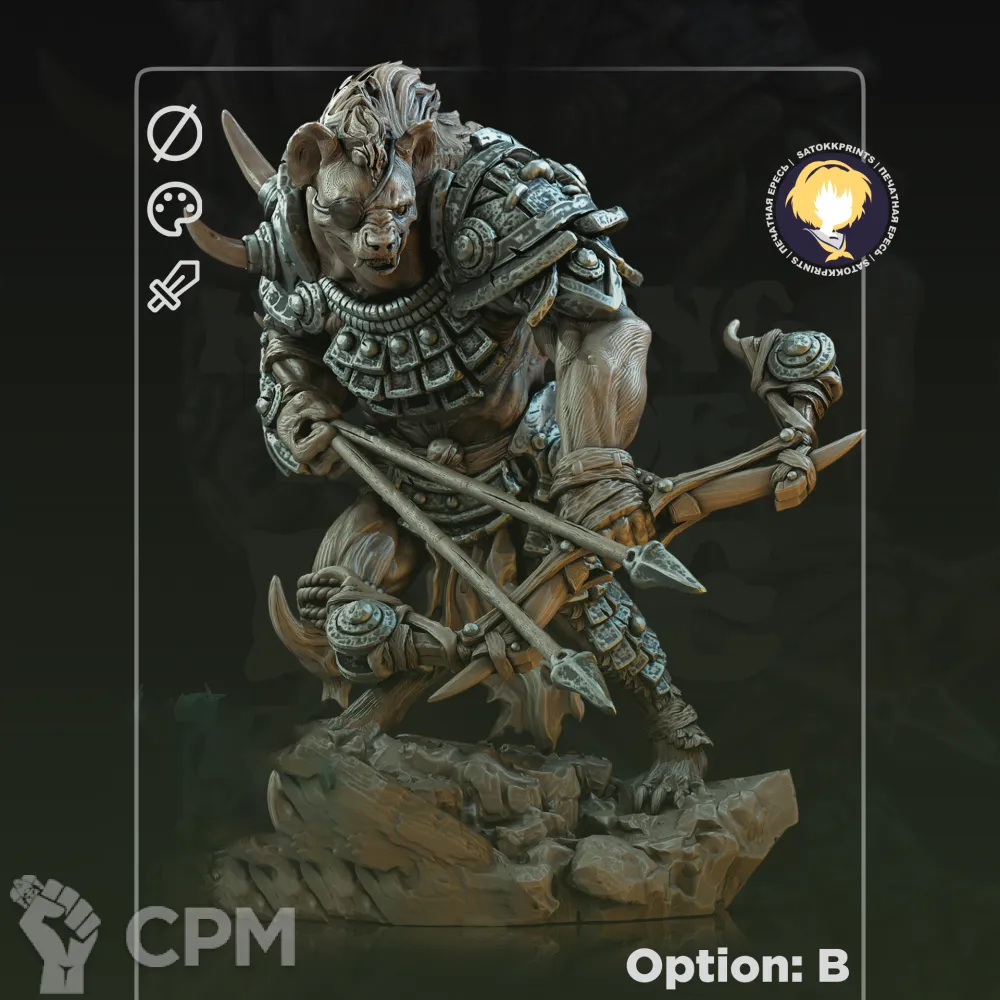1000x1000 pixels.
Task: Choose the sword icon
Action: tap(174, 285)
